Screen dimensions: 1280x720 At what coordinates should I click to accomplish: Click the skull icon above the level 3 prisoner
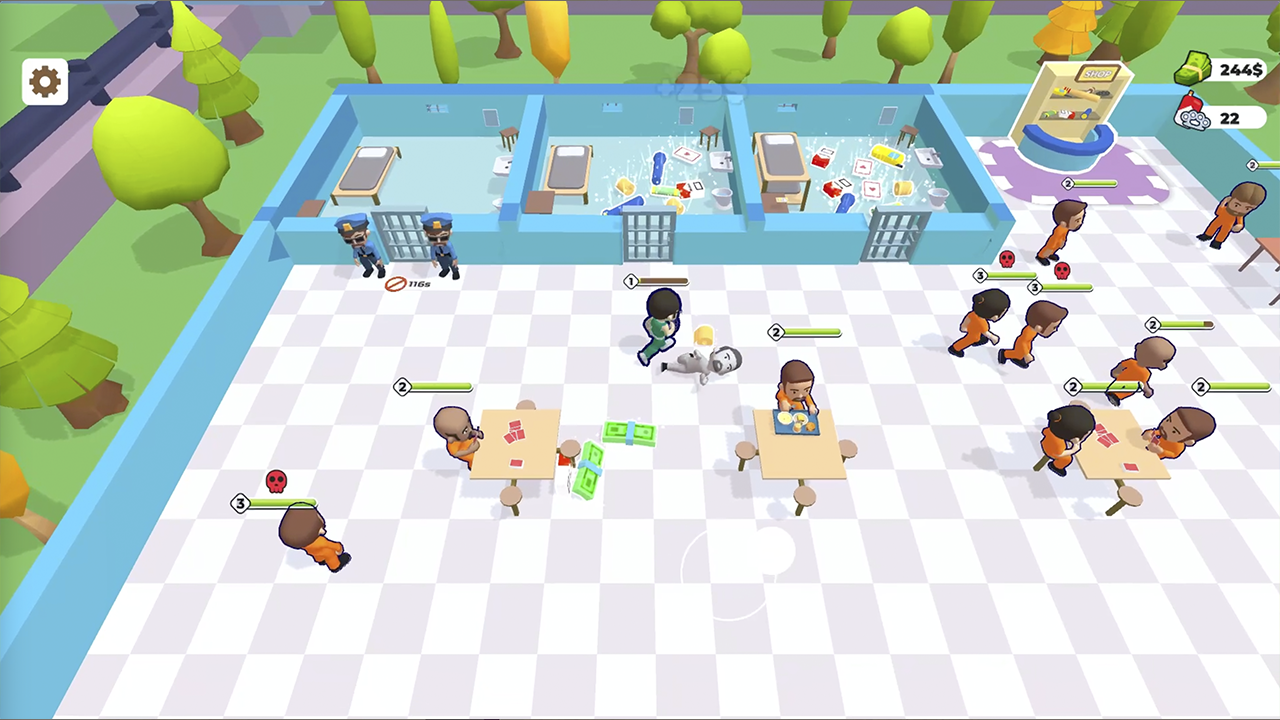tap(277, 481)
